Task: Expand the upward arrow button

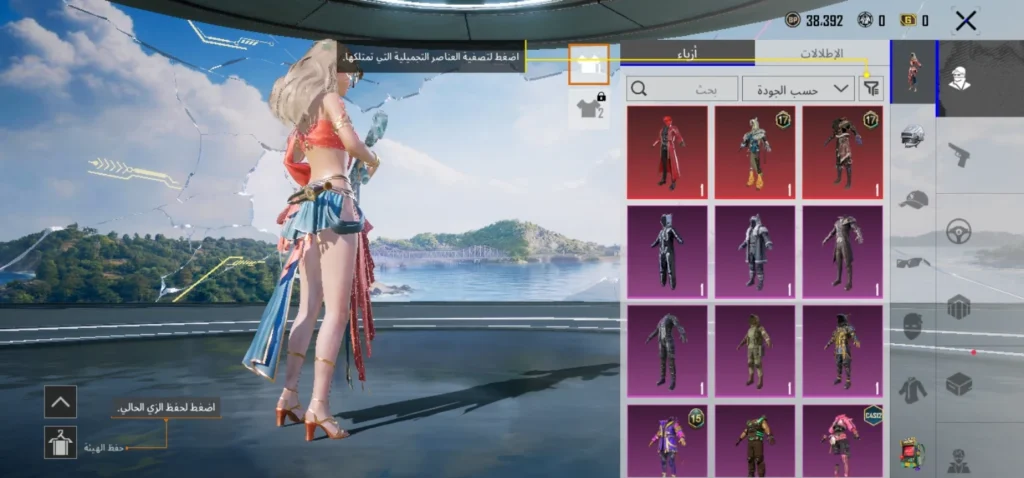Action: coord(60,401)
